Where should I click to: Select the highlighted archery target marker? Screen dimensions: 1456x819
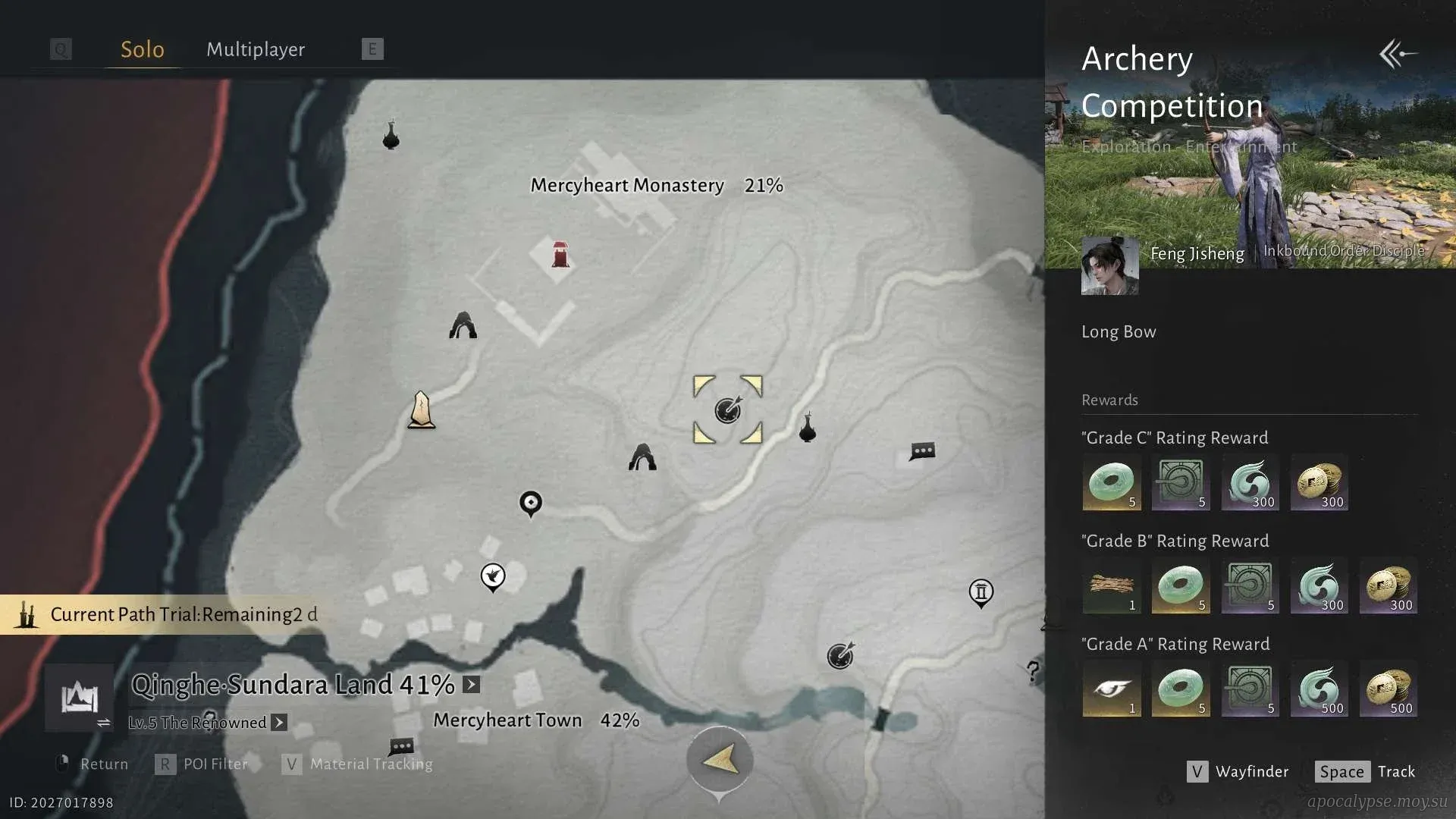point(728,410)
